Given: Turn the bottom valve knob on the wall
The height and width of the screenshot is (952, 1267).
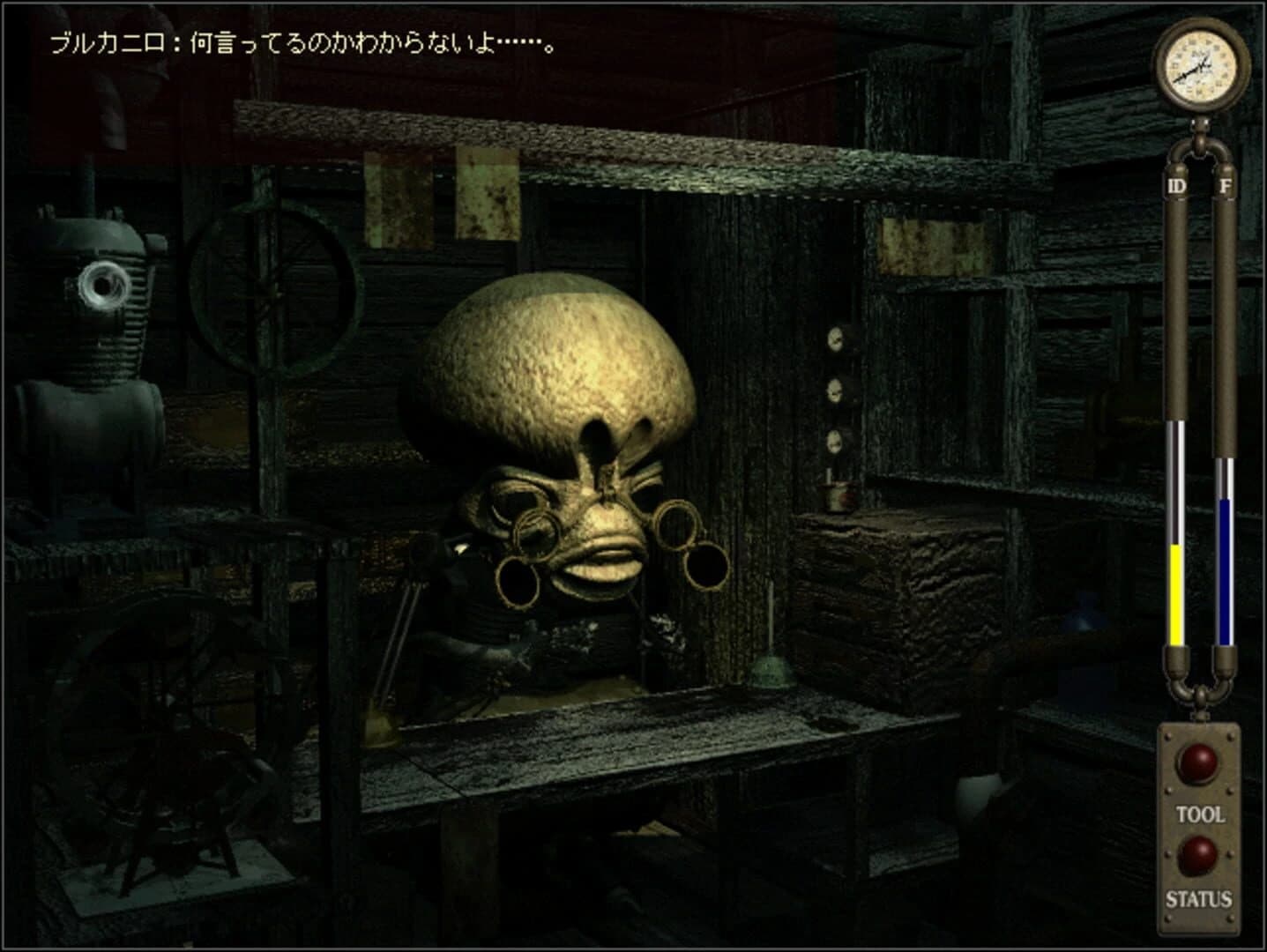Looking at the screenshot, I should pyautogui.click(x=831, y=439).
